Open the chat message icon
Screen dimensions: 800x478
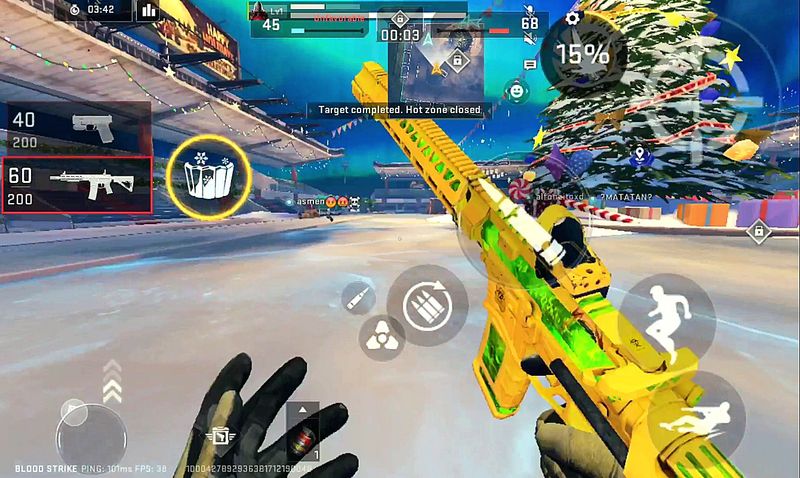[x=530, y=65]
